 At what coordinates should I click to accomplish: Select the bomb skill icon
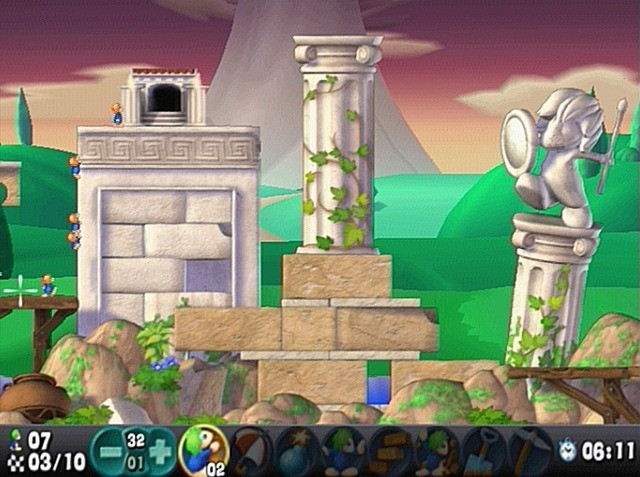[297, 448]
